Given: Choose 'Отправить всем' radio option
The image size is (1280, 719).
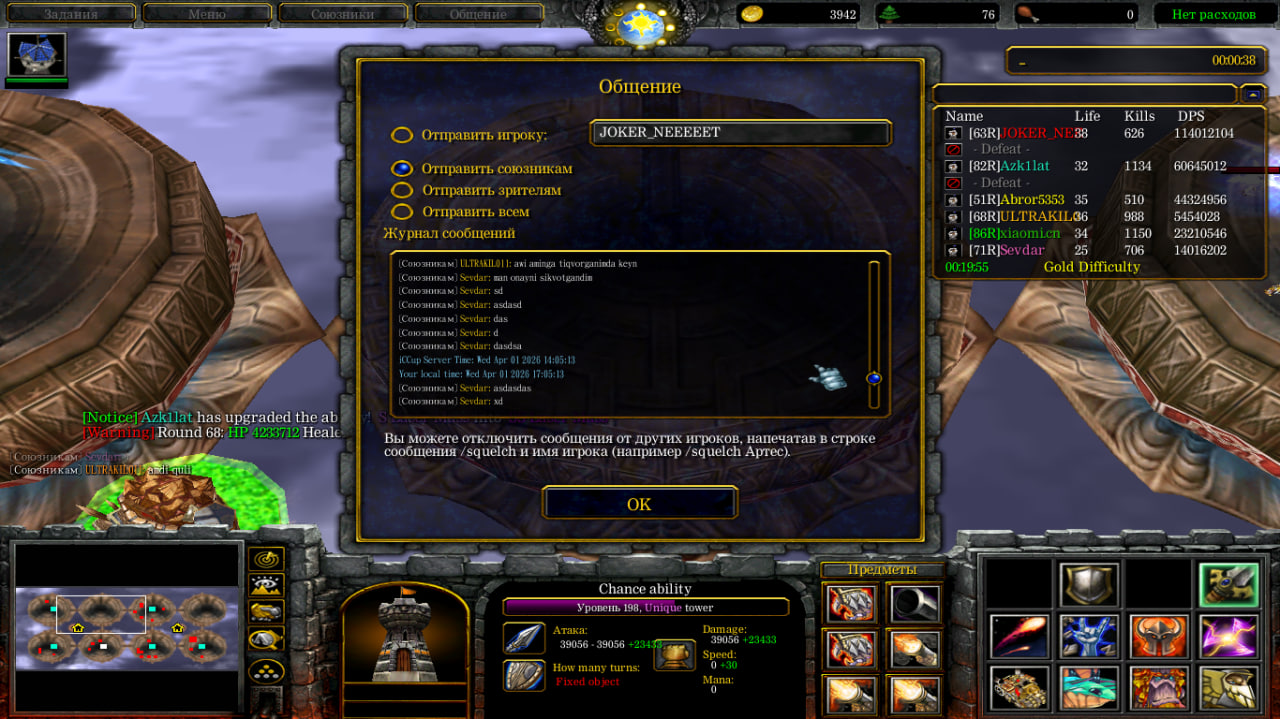Looking at the screenshot, I should pyautogui.click(x=402, y=212).
